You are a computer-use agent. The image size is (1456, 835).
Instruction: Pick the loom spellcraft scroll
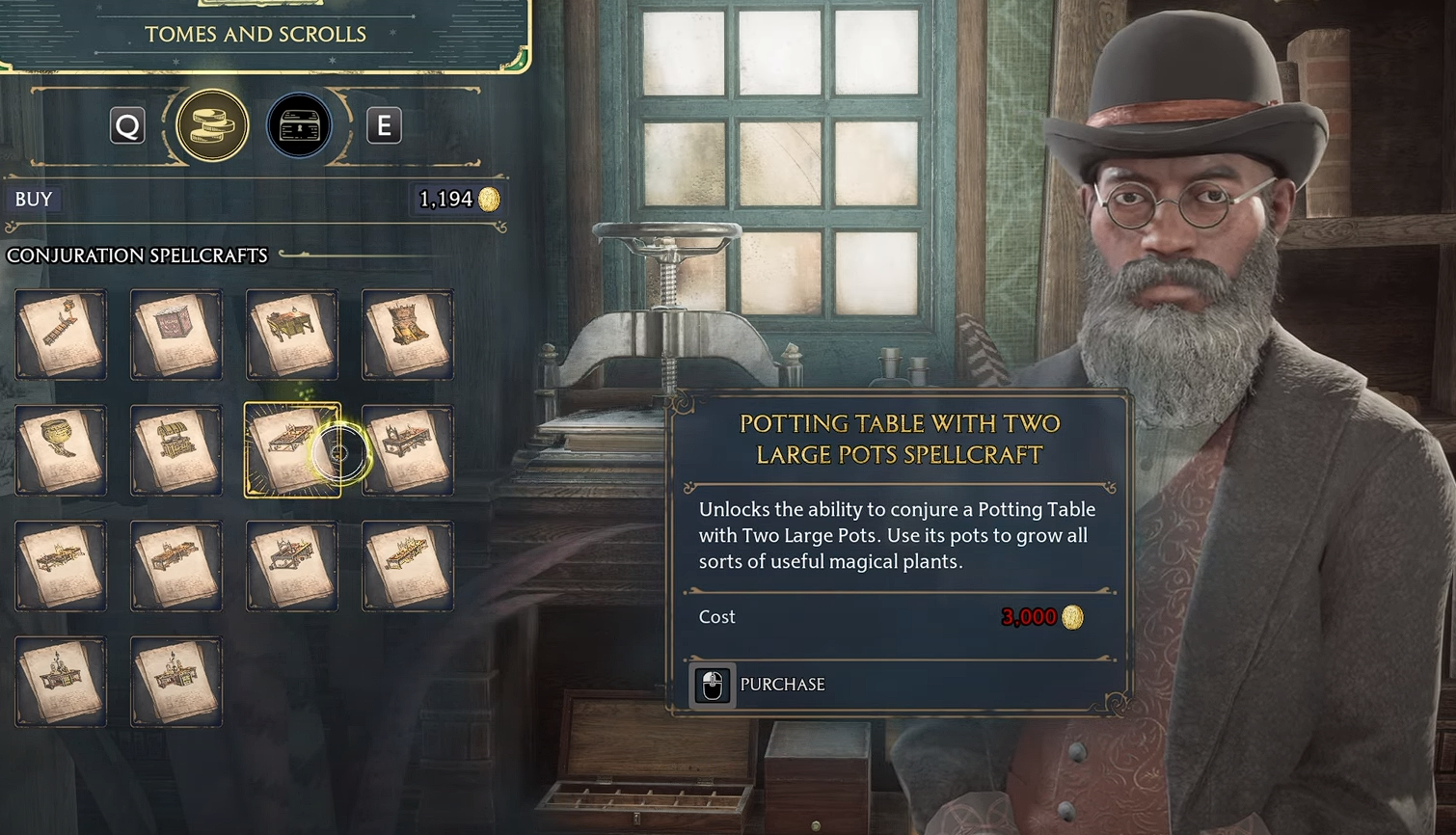click(407, 334)
